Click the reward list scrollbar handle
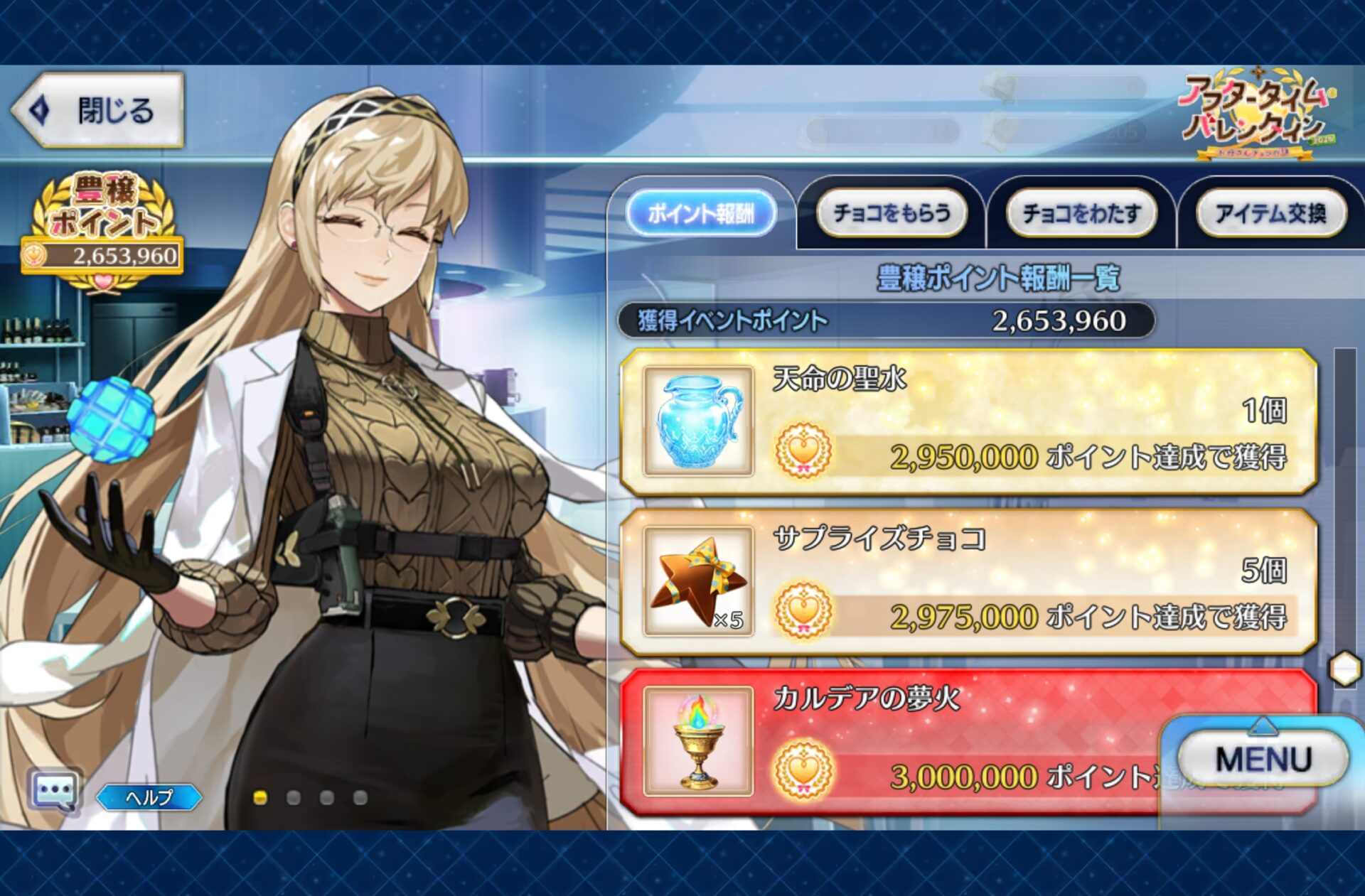1365x896 pixels. click(x=1344, y=669)
